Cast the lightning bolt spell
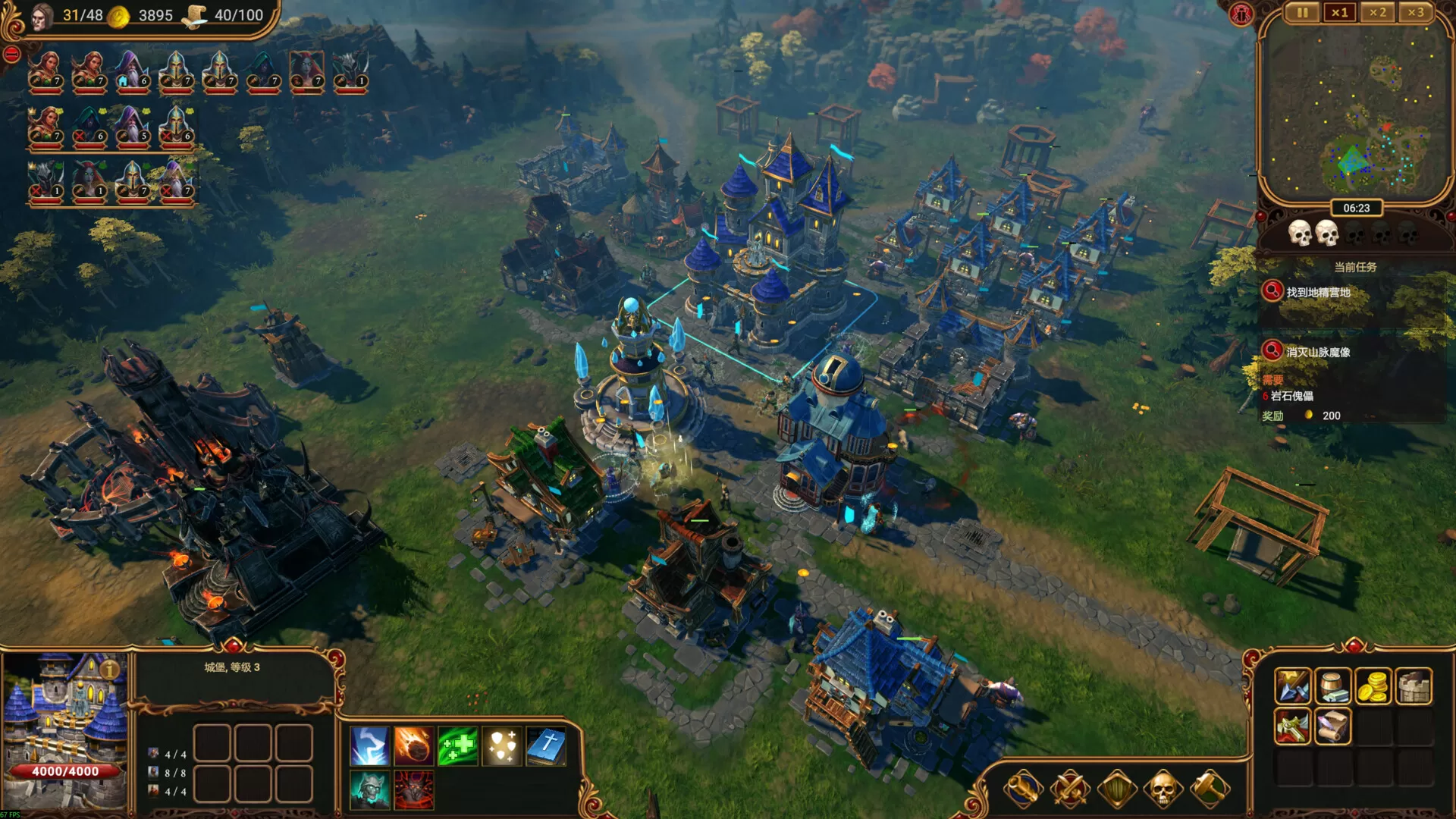 (x=369, y=745)
